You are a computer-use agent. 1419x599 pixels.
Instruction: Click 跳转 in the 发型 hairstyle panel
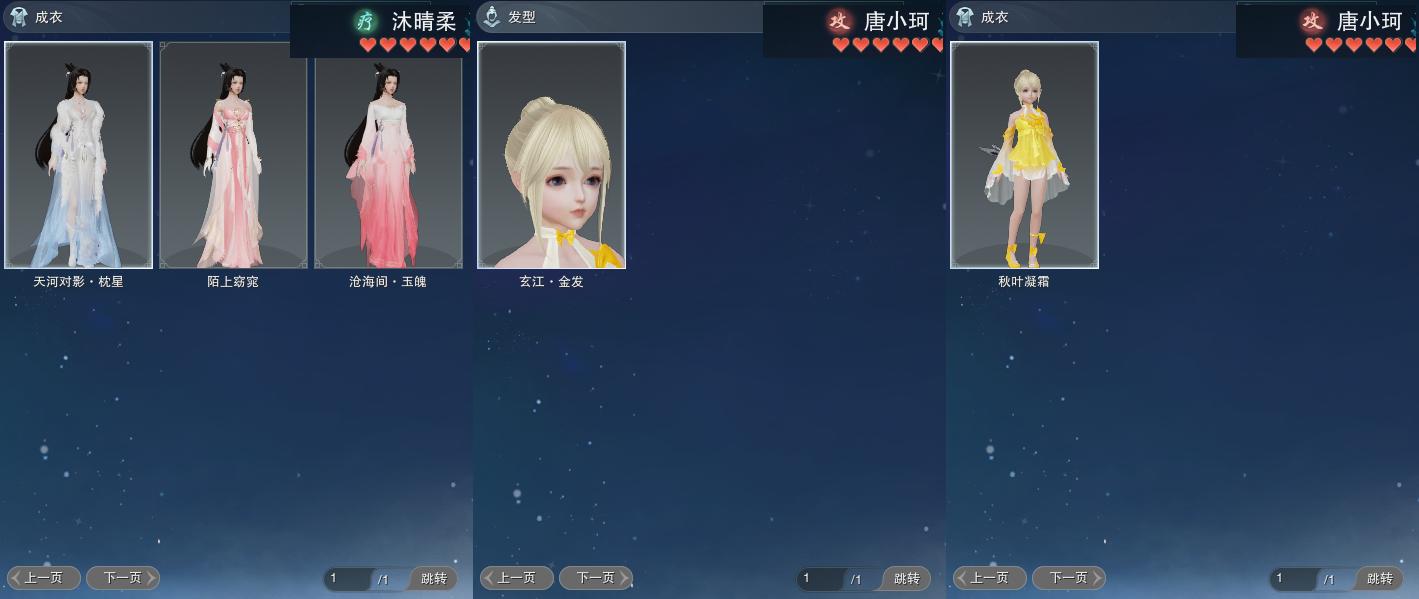906,579
